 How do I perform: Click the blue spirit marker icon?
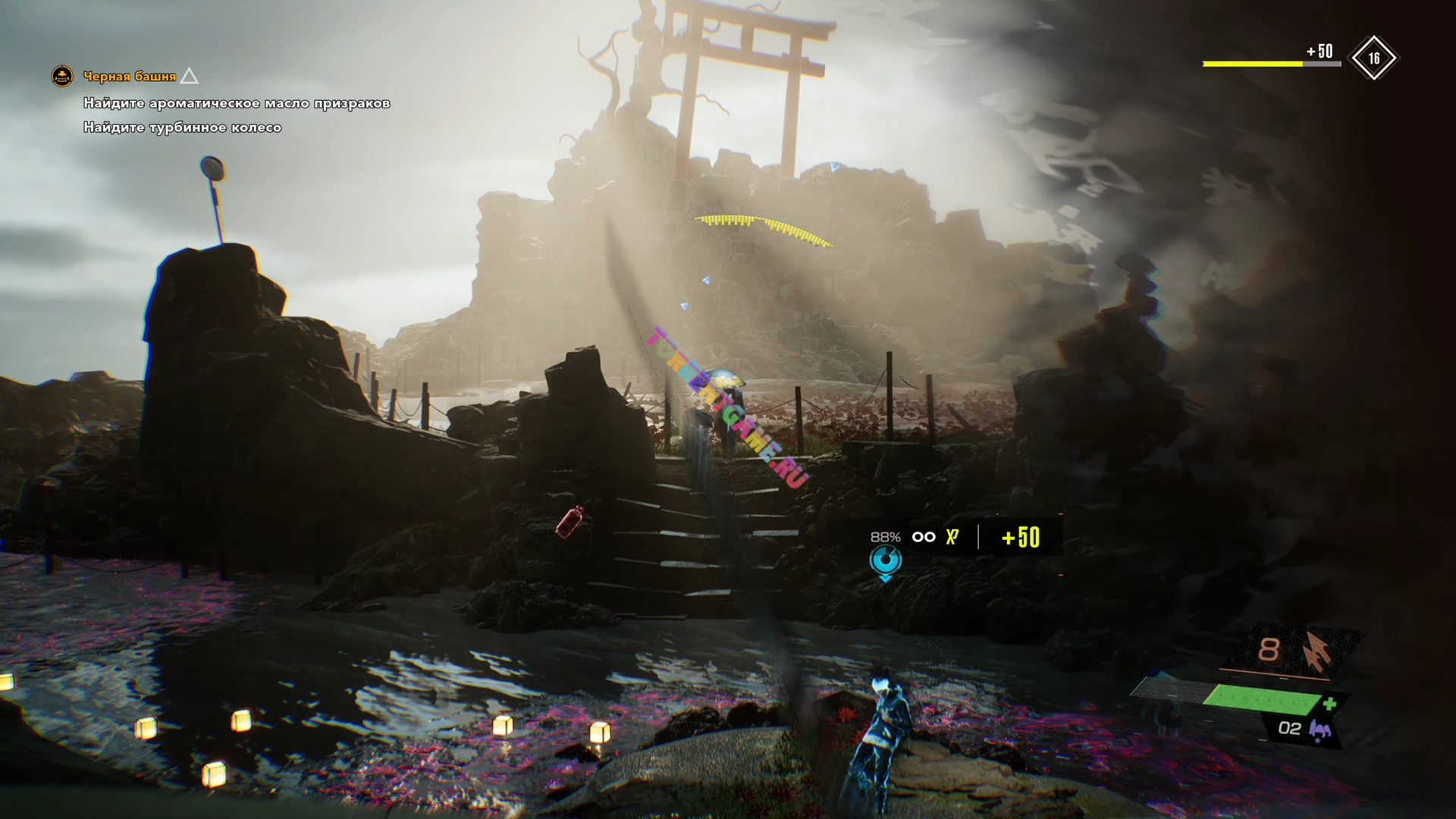885,562
